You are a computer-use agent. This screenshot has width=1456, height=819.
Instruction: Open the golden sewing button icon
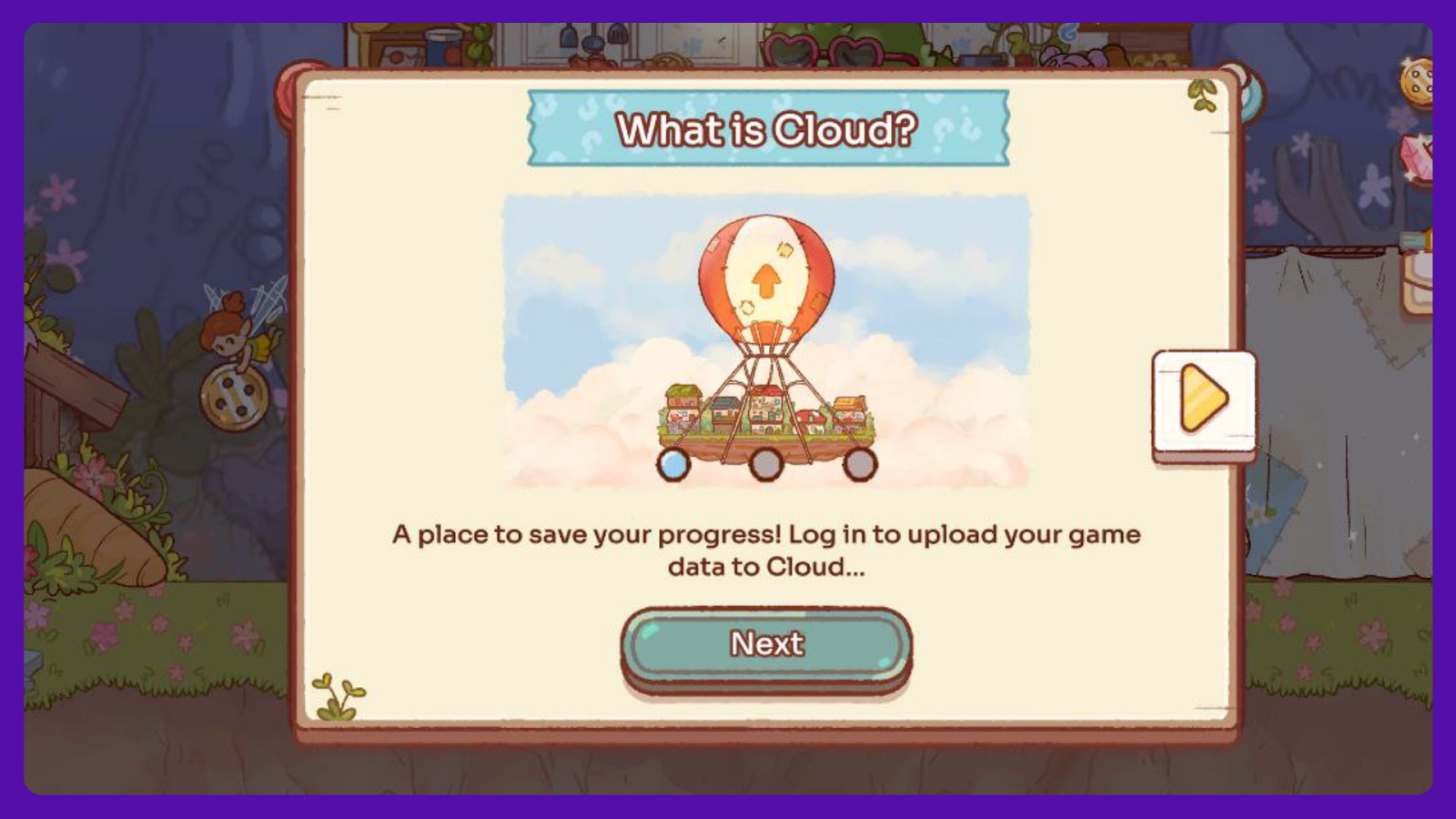coord(1418,80)
